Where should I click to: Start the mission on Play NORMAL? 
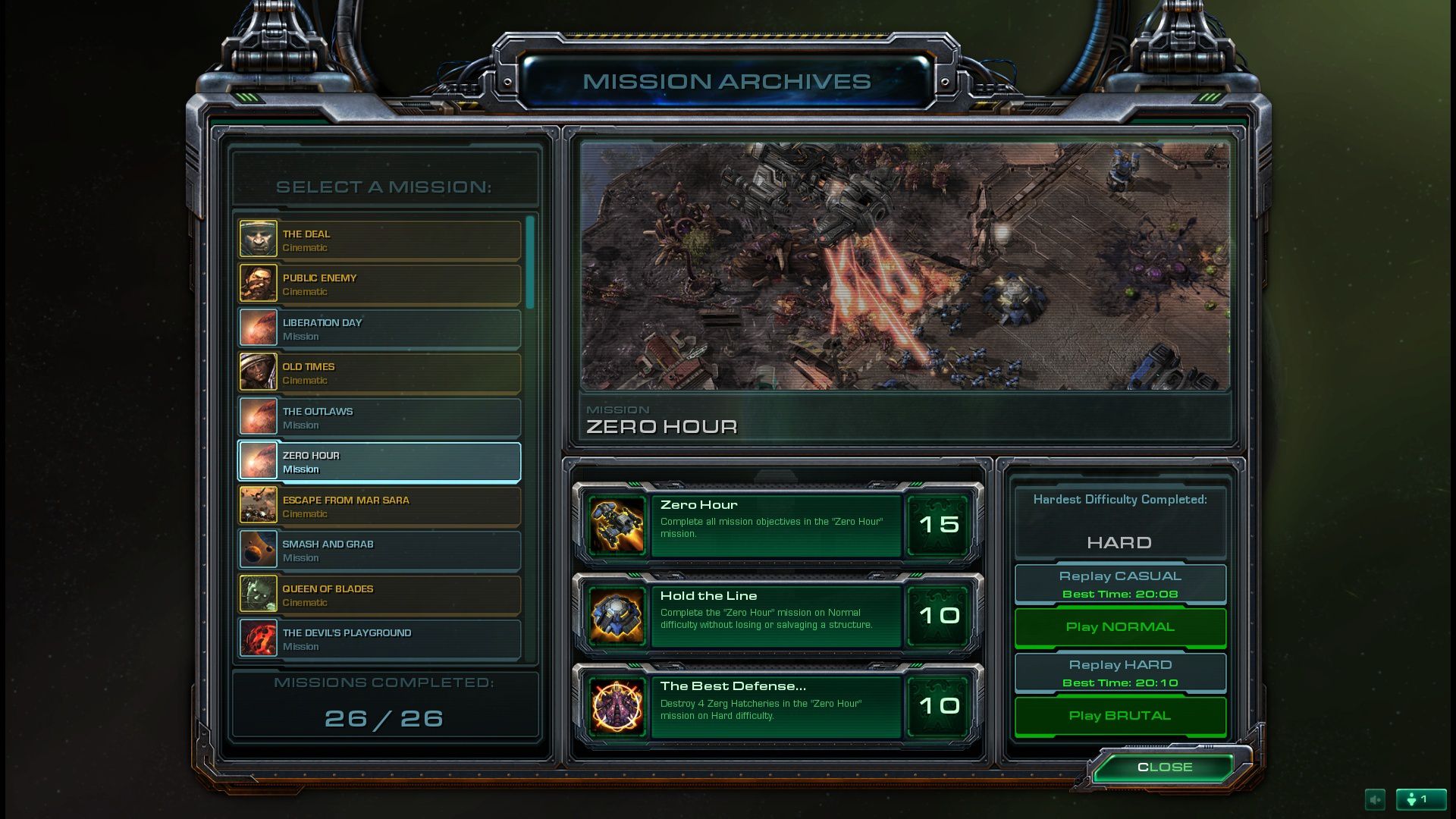1120,627
